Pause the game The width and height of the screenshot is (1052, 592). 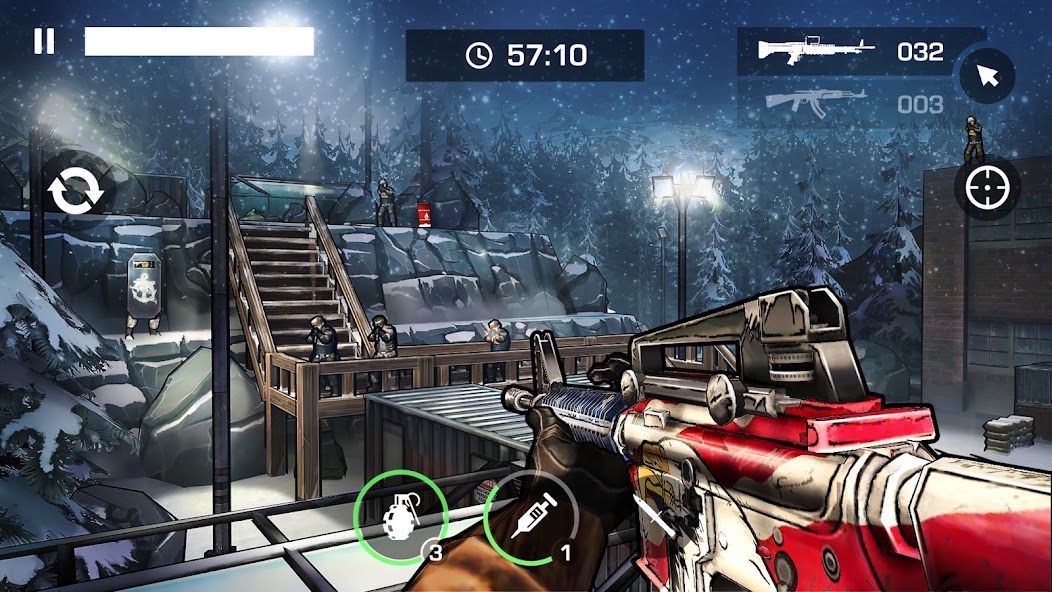click(x=44, y=41)
